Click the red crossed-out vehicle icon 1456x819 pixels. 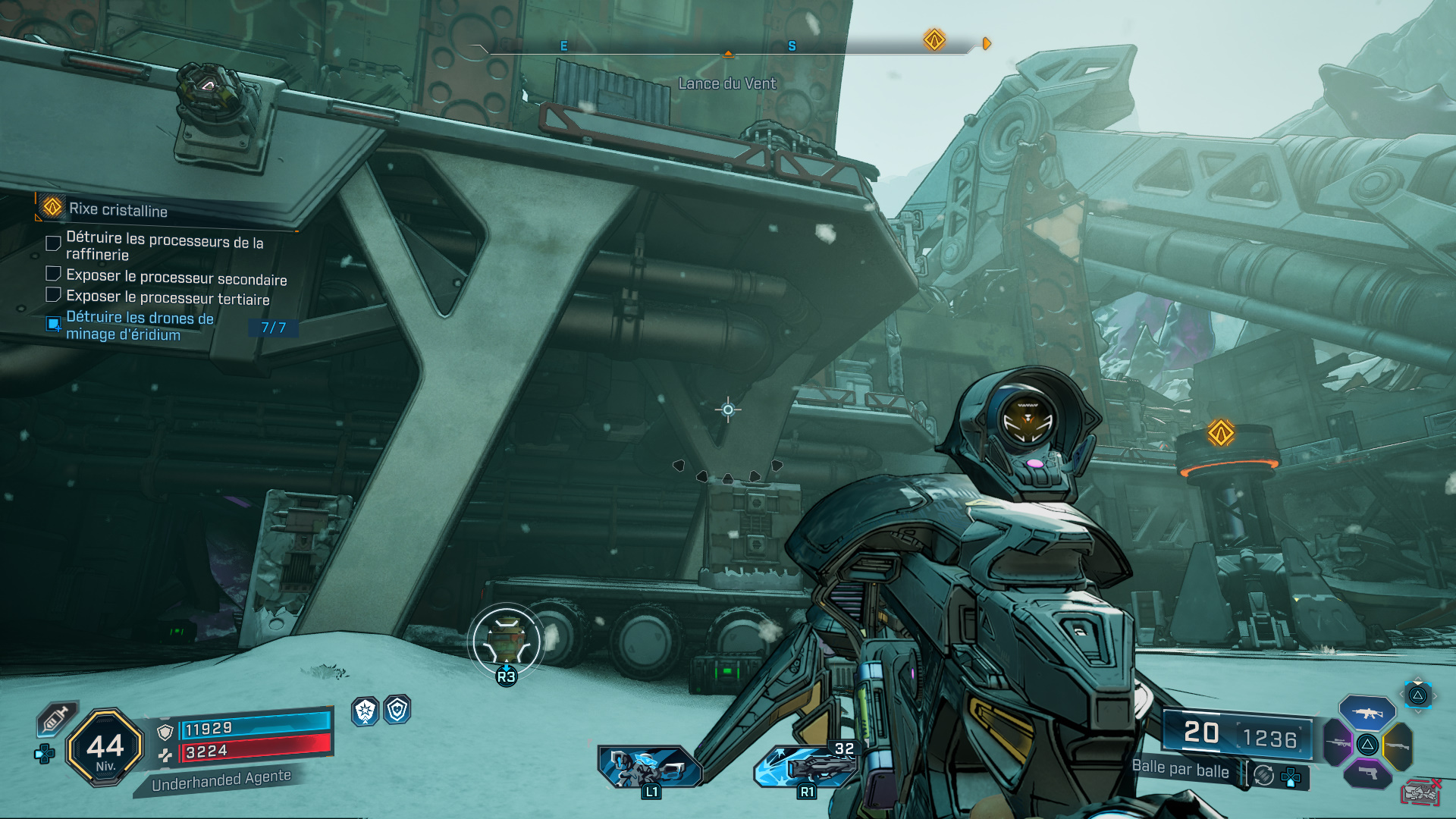[x=1421, y=792]
